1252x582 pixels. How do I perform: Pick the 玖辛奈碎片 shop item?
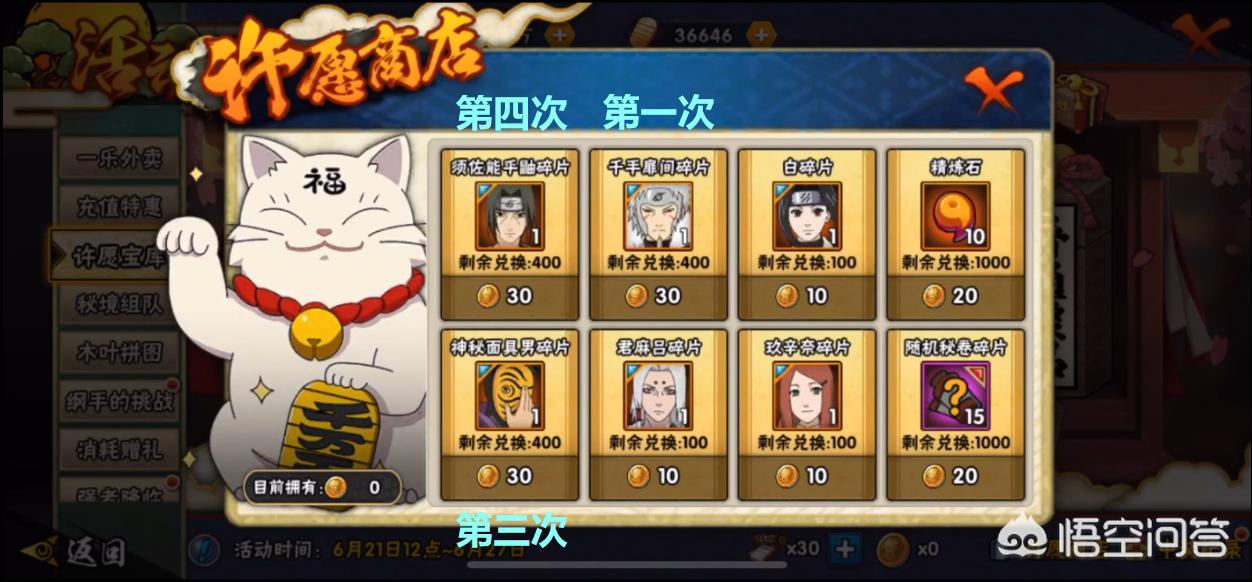point(806,412)
